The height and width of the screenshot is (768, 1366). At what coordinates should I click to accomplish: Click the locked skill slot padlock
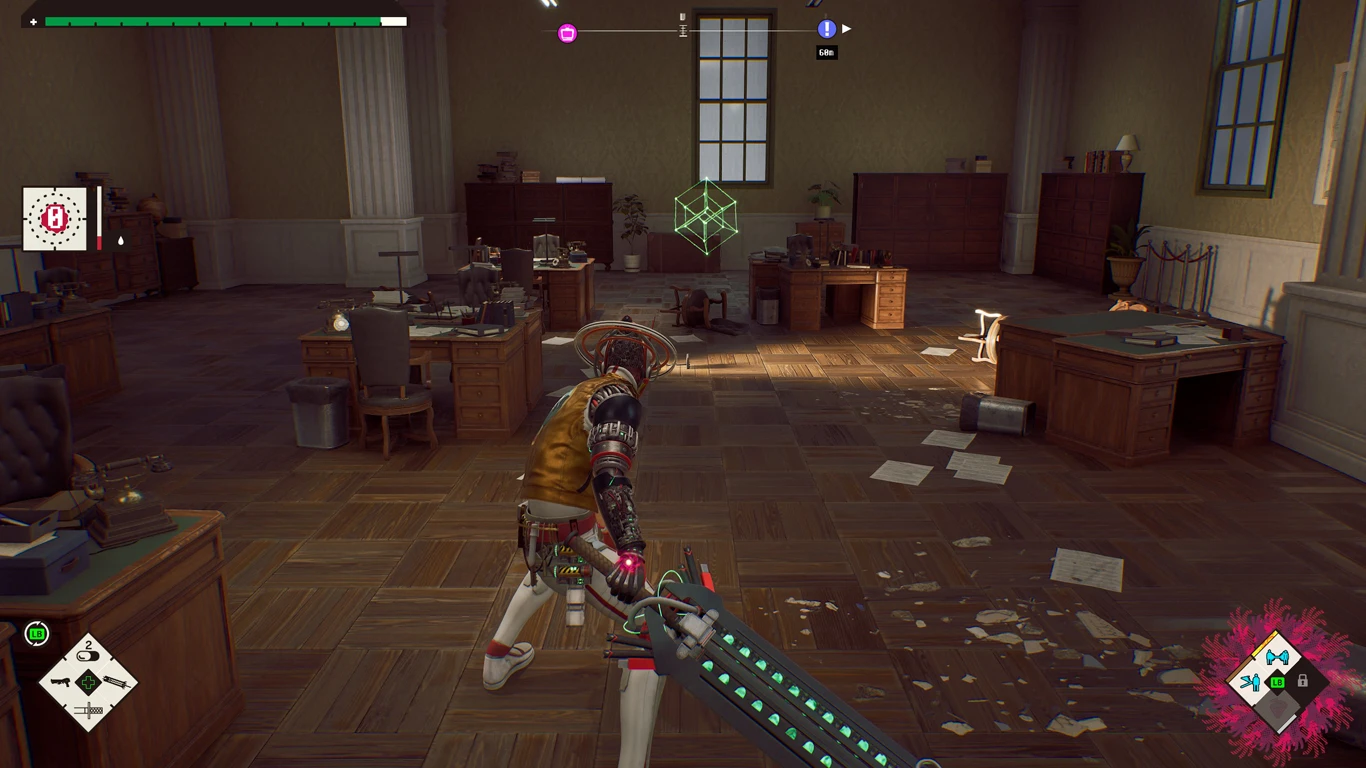[1302, 681]
